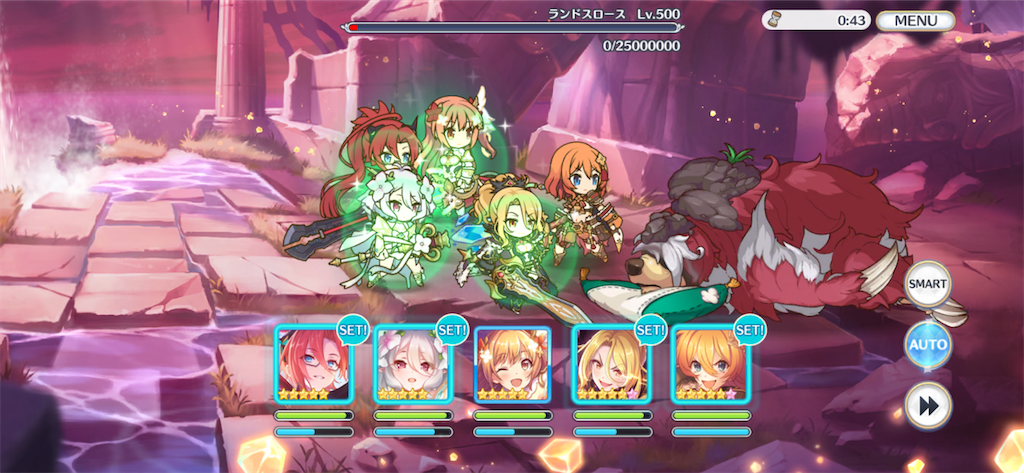Open the battle MENU
This screenshot has width=1024, height=473.
pos(916,20)
